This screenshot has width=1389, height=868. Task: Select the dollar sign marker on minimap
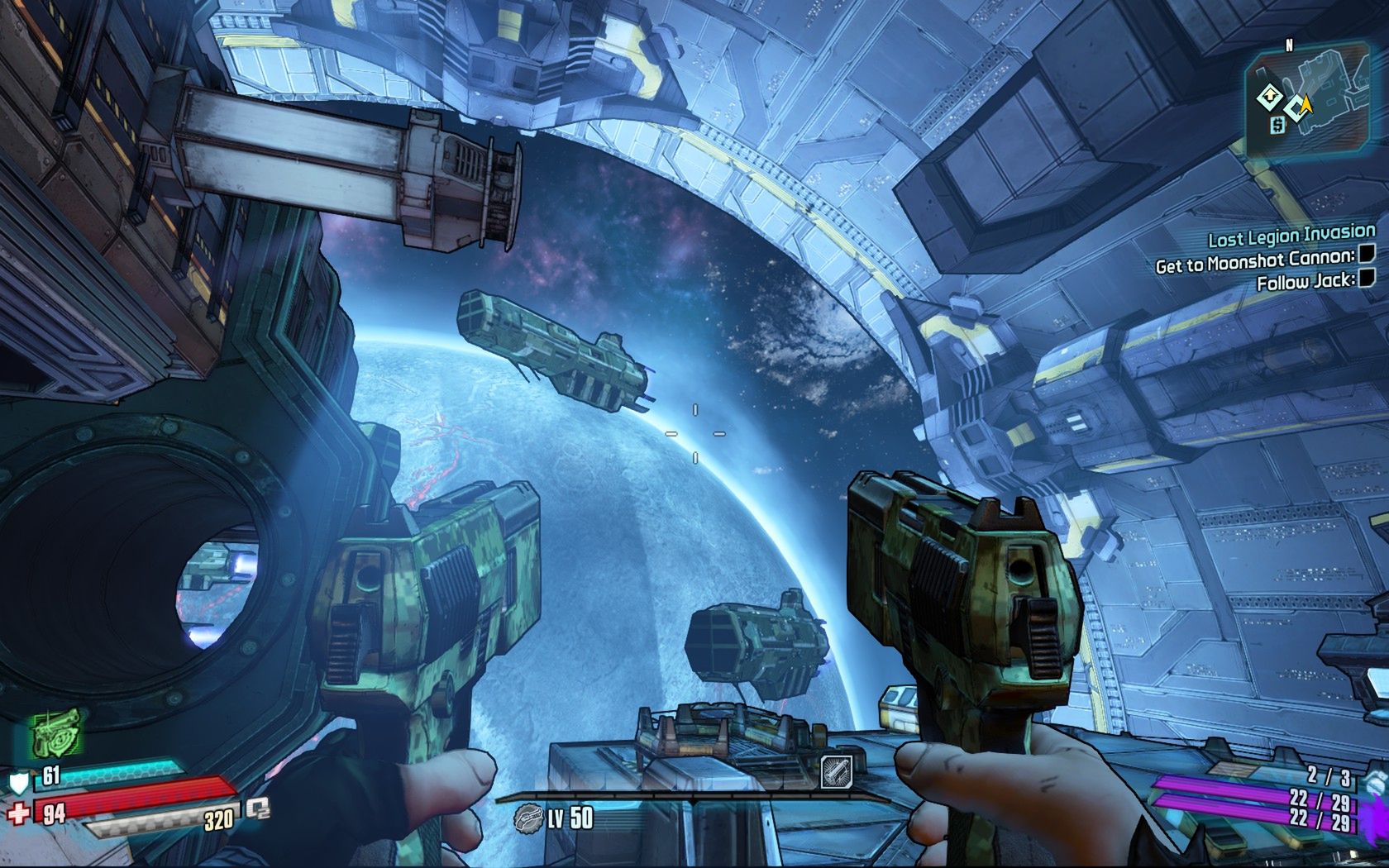1277,125
